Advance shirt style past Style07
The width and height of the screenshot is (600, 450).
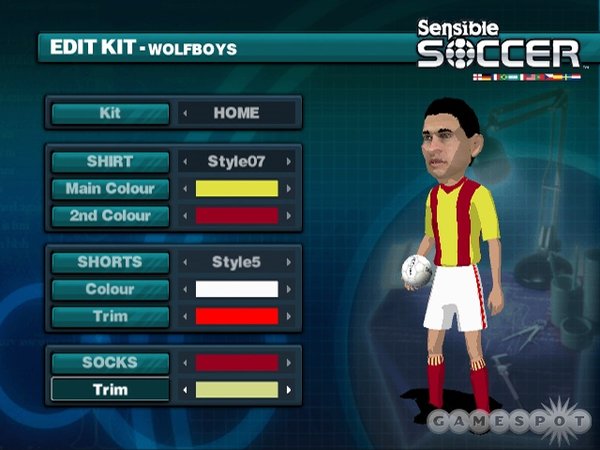coord(289,161)
